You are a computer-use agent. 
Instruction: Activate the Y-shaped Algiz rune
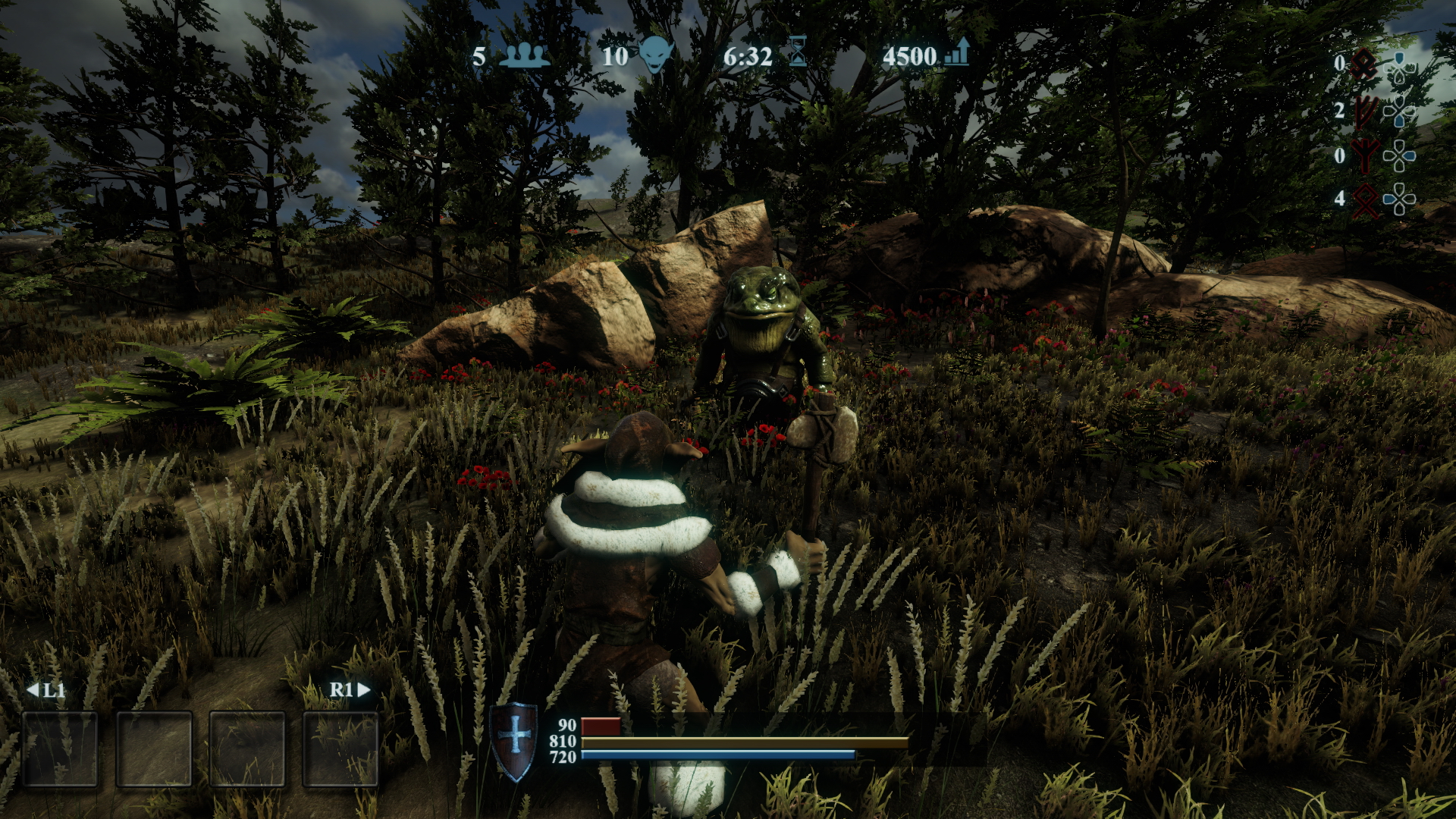(1365, 156)
